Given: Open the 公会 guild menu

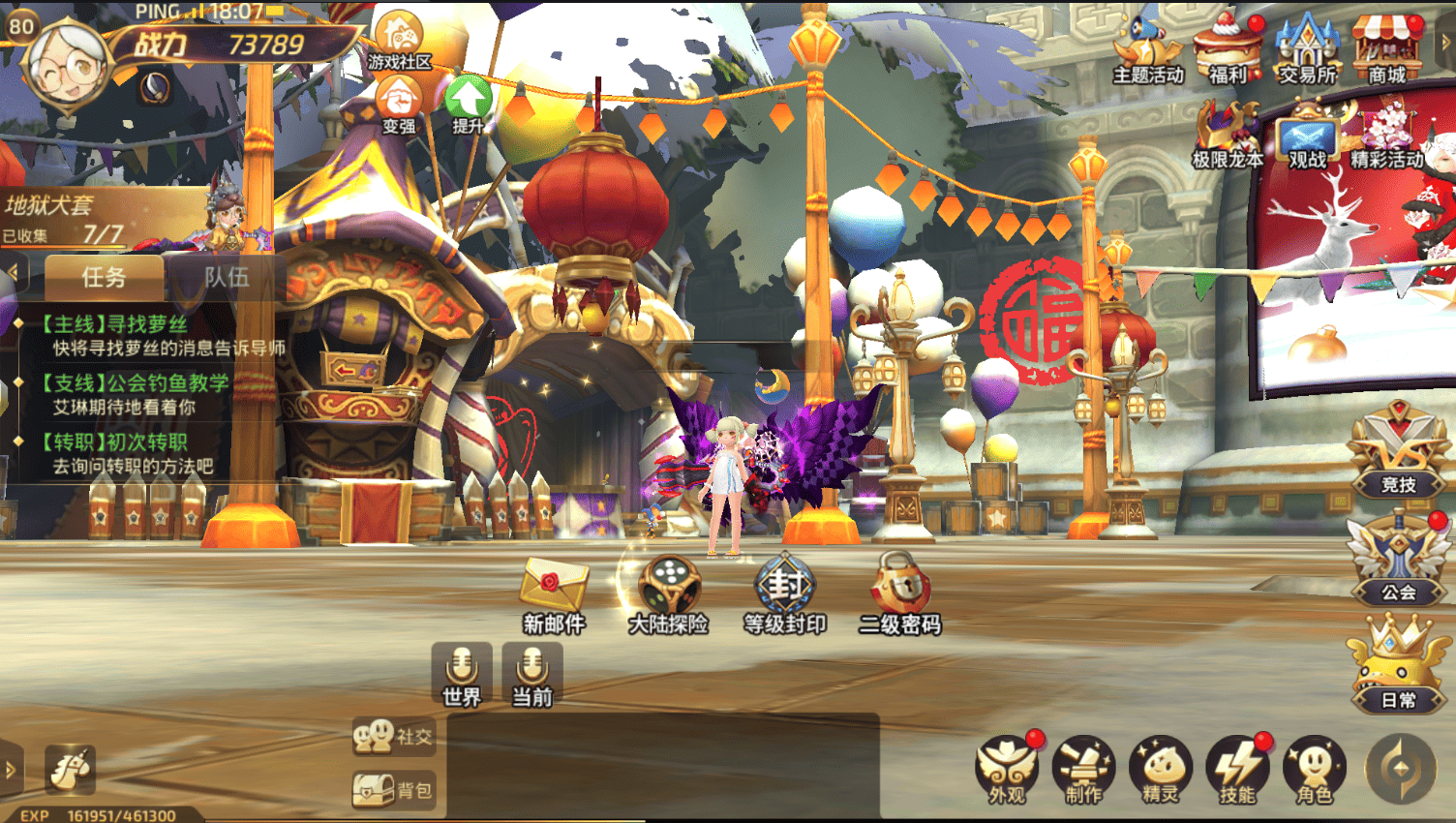Looking at the screenshot, I should (1398, 561).
